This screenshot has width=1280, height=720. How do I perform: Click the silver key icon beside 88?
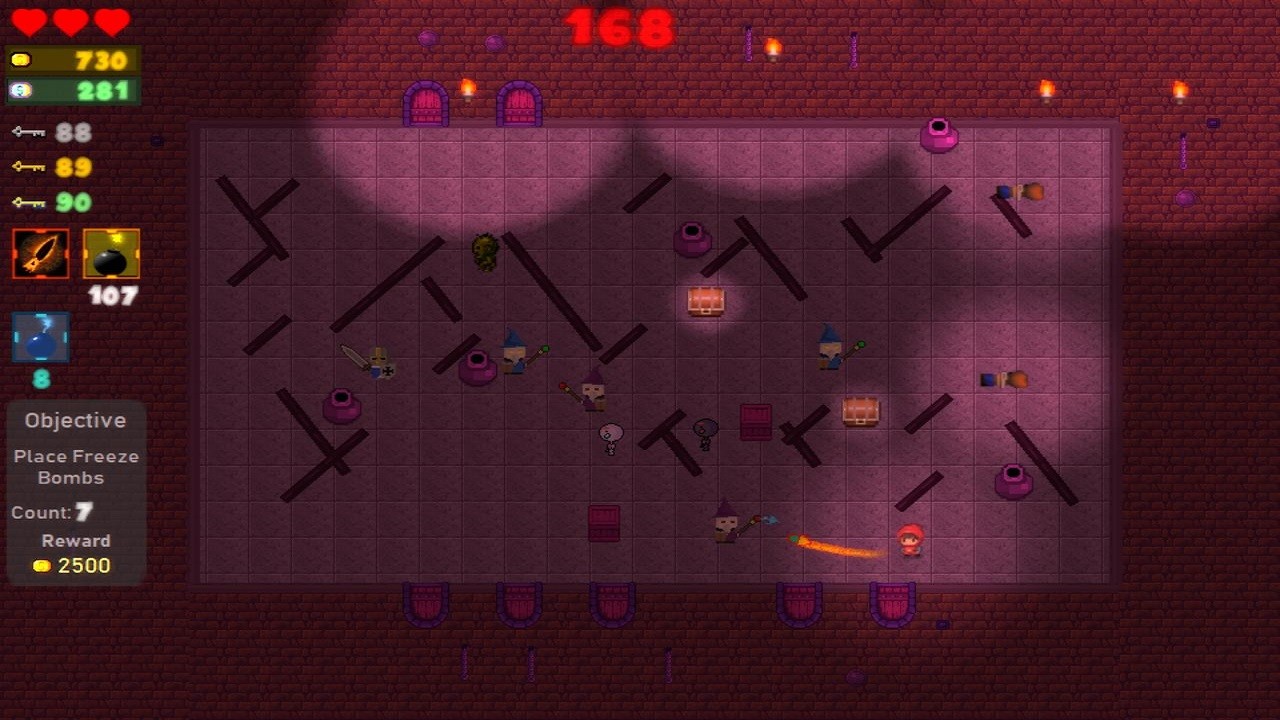(28, 131)
